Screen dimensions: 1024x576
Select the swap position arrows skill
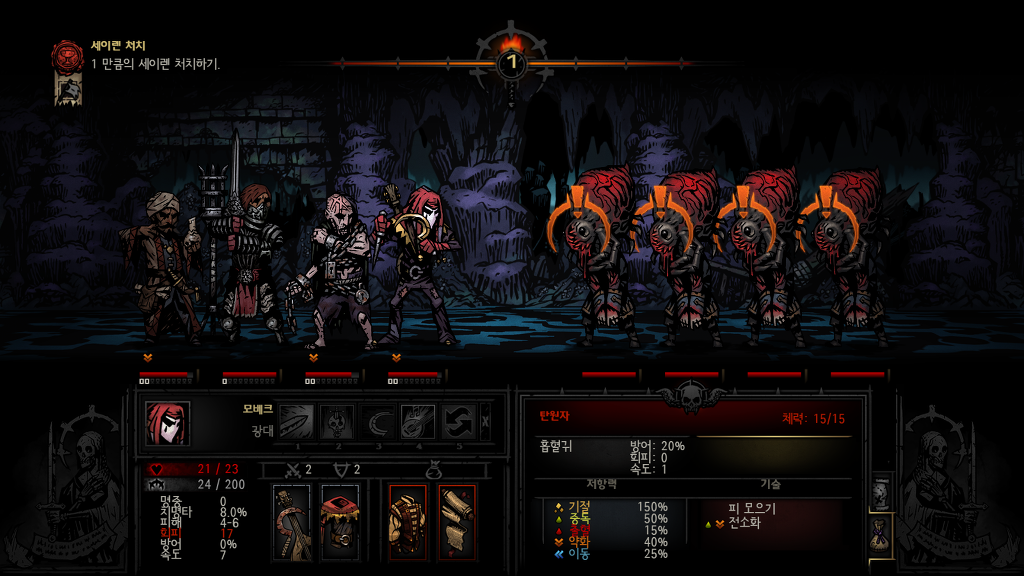(x=459, y=421)
